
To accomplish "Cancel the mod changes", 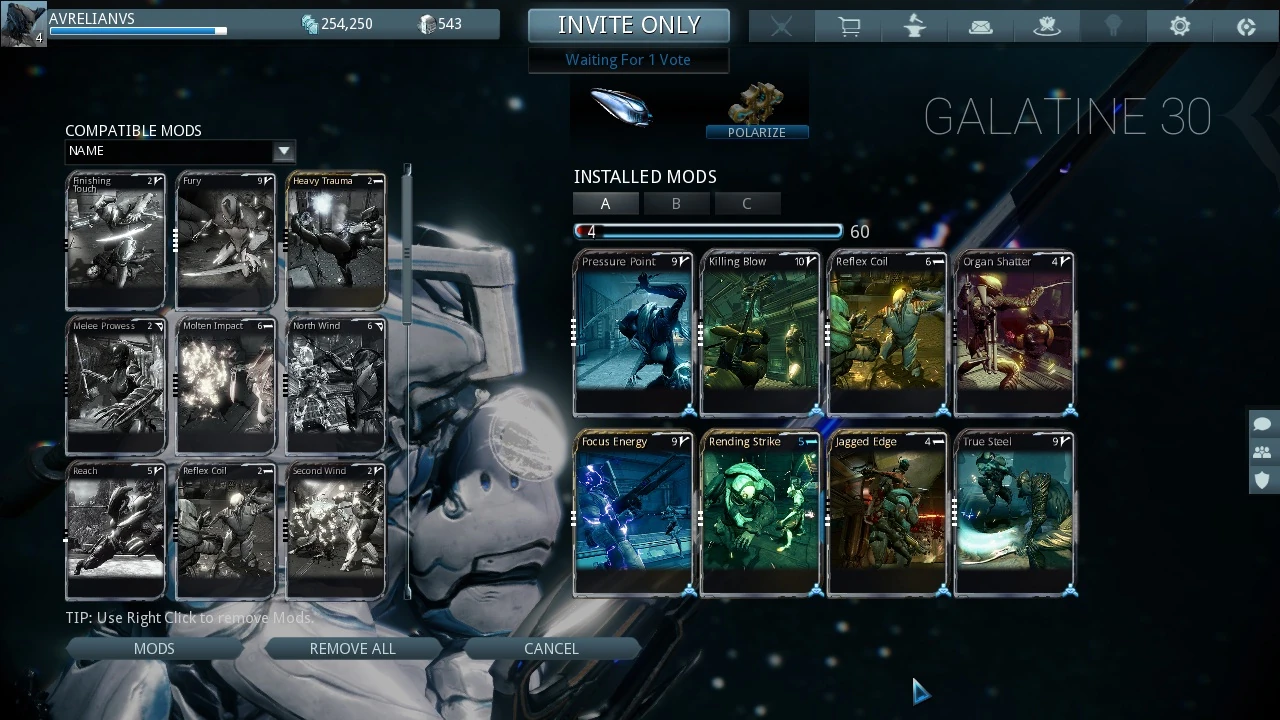I will (x=551, y=649).
